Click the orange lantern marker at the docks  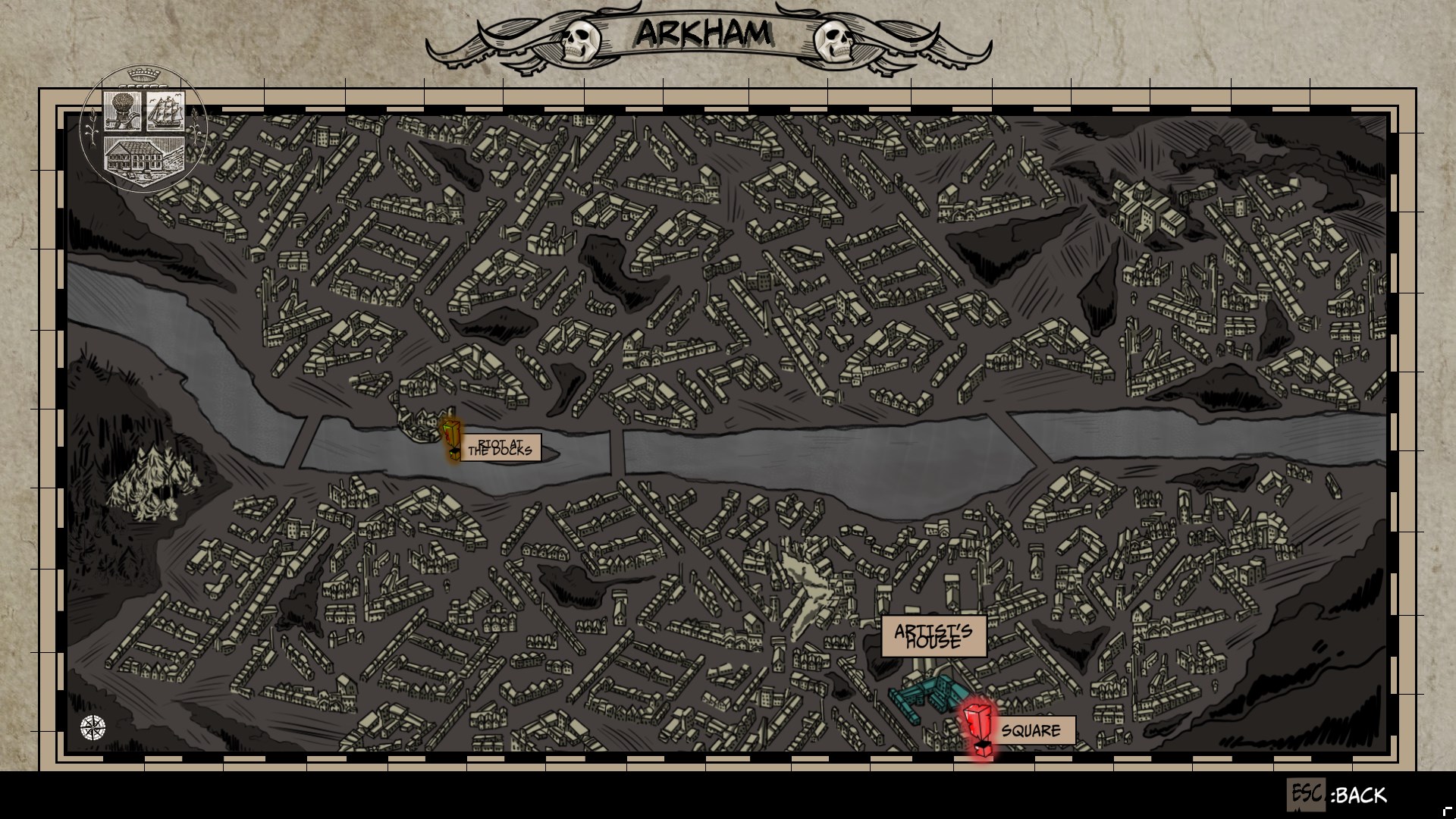450,435
